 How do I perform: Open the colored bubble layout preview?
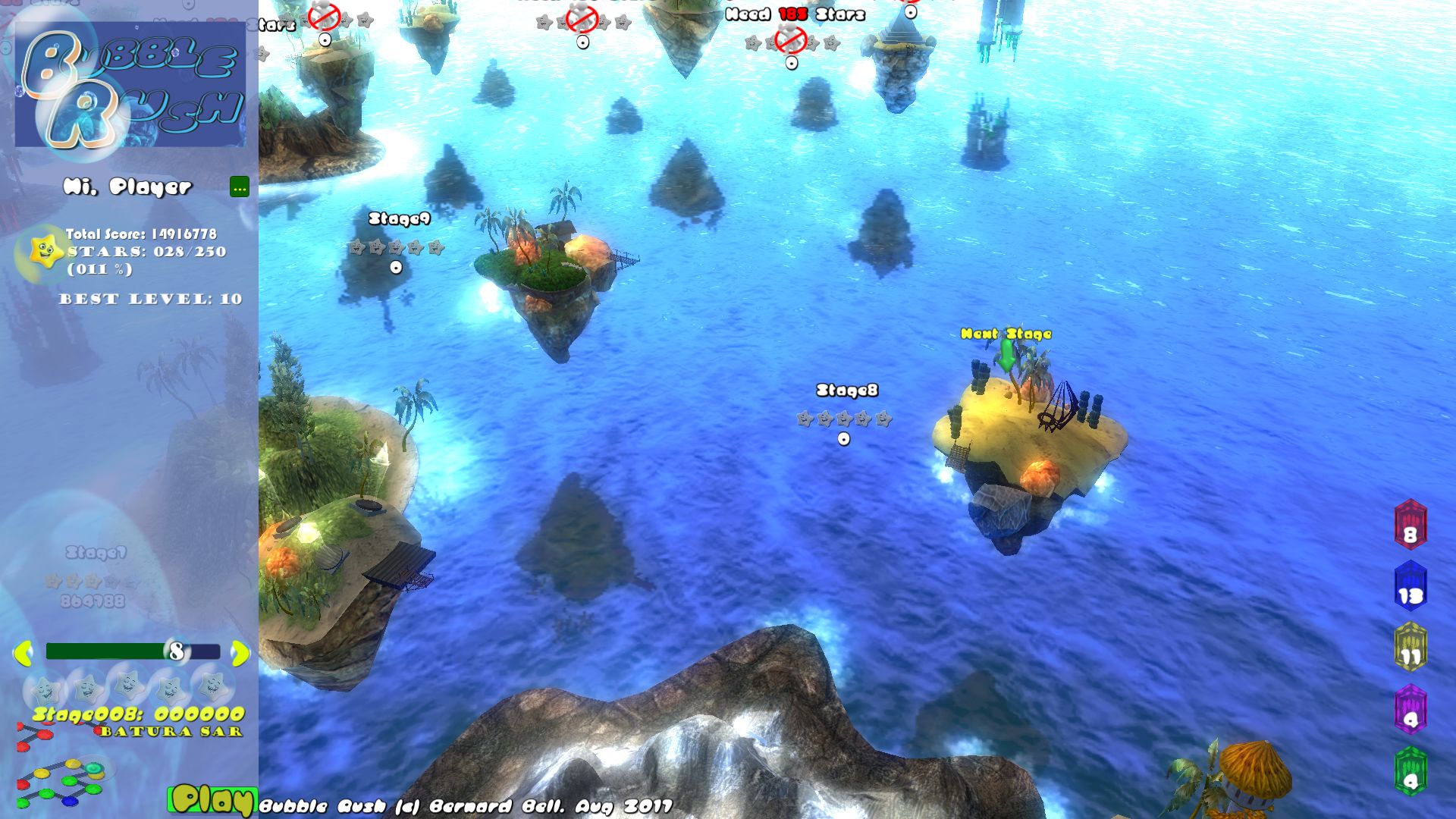[62, 783]
